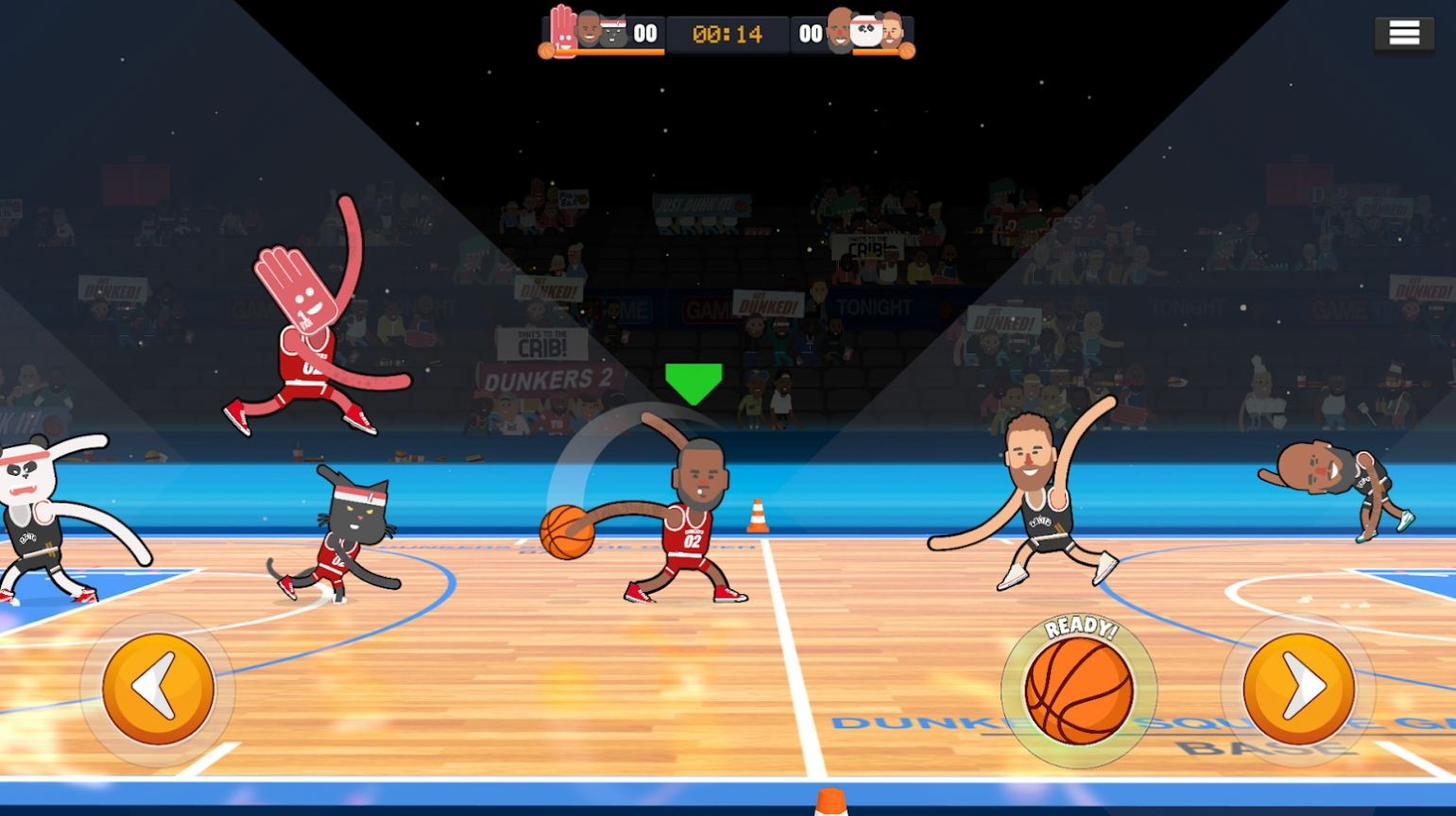The width and height of the screenshot is (1456, 816).
Task: Tap the black cat avatar in the left scoreboard
Action: (612, 31)
